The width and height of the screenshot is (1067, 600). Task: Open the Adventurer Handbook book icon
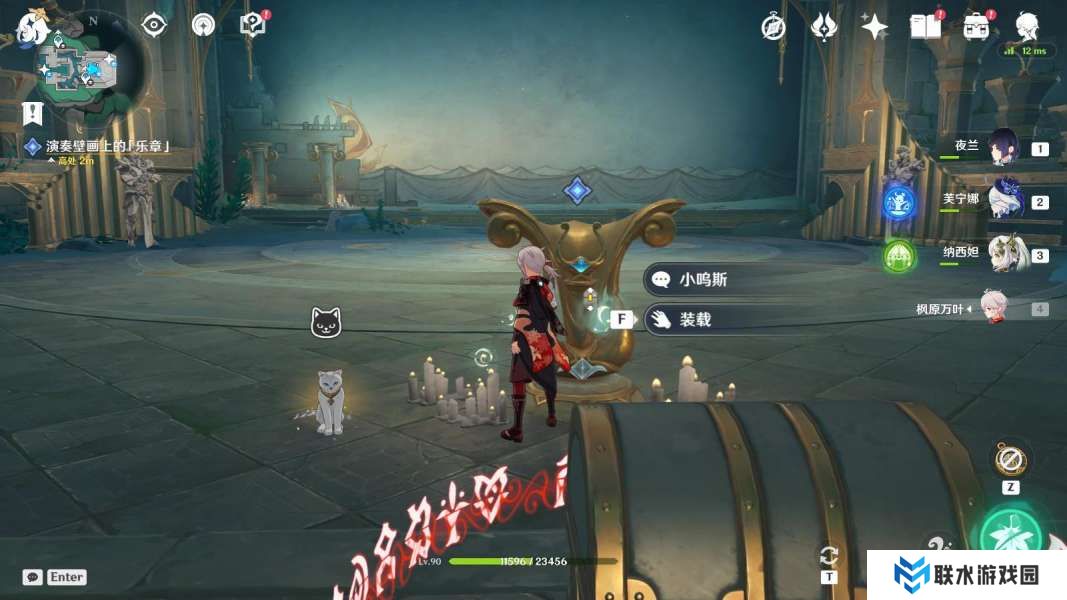[x=925, y=27]
